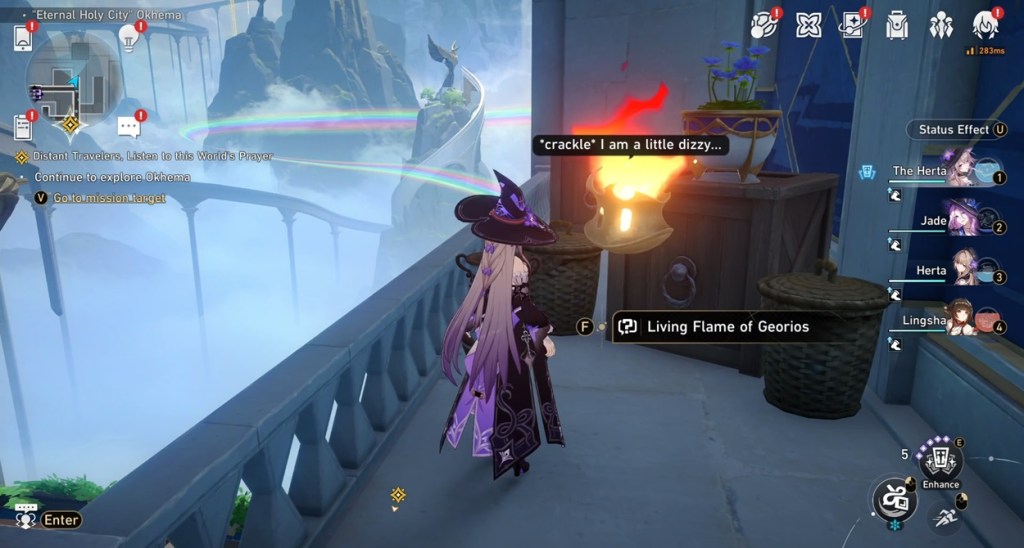1024x548 pixels.
Task: Activate the Enhance technique
Action: (x=940, y=462)
